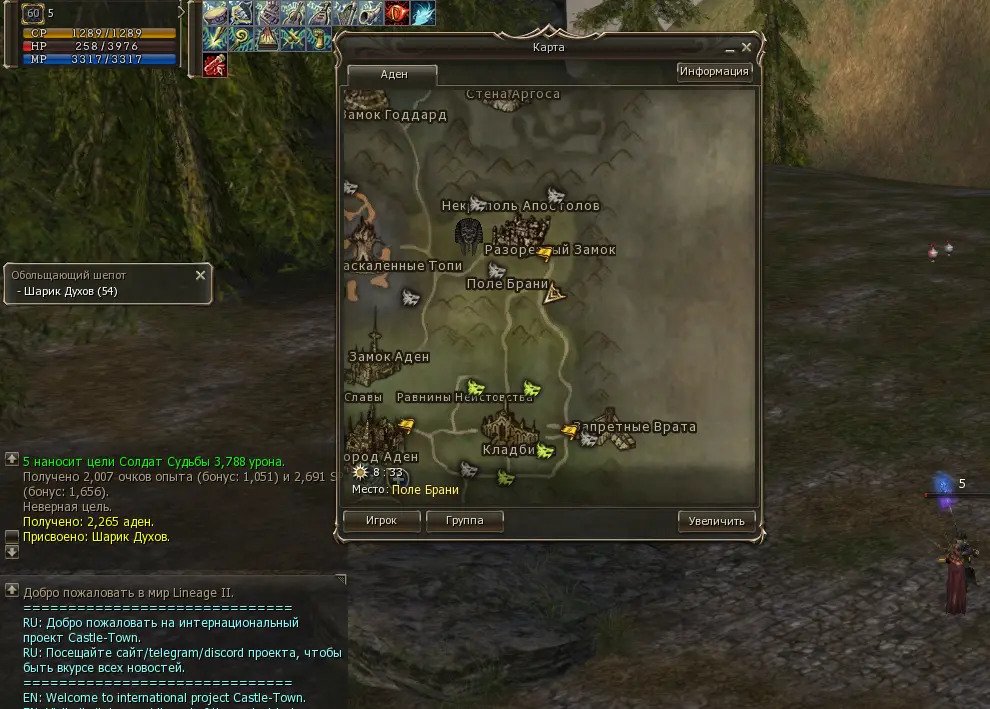Activate the icy blue claw skill icon

pyautogui.click(x=423, y=14)
